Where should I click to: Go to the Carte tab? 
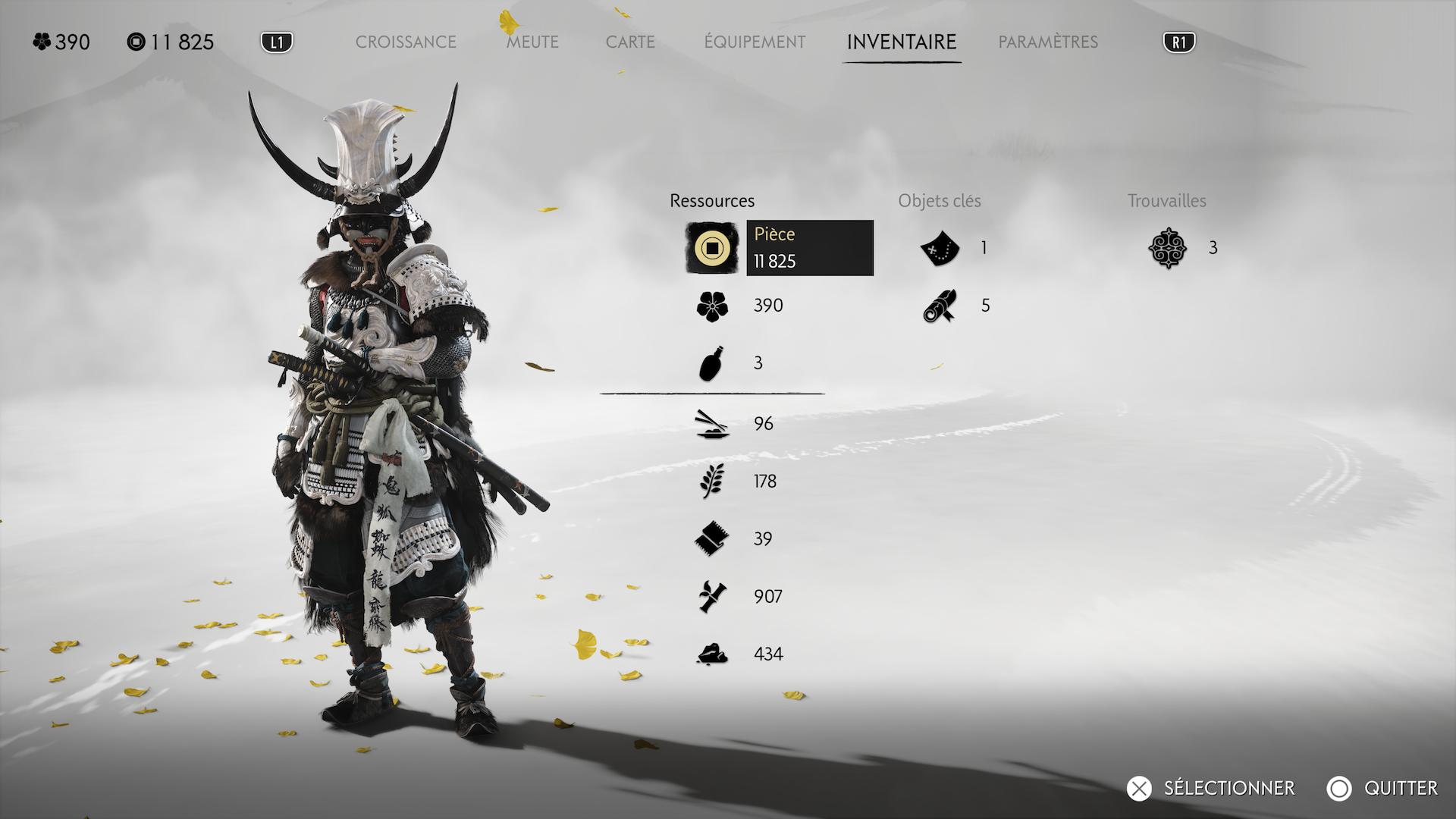(x=630, y=42)
